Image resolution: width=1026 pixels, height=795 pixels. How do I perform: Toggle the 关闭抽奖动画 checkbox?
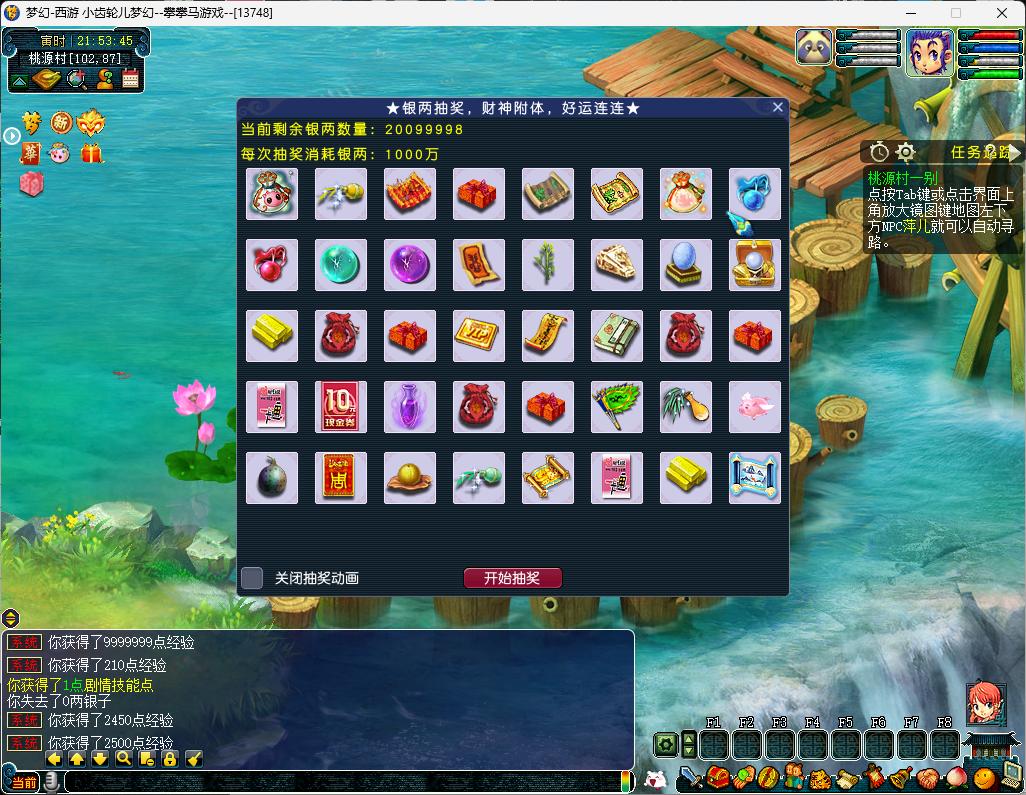pyautogui.click(x=252, y=578)
